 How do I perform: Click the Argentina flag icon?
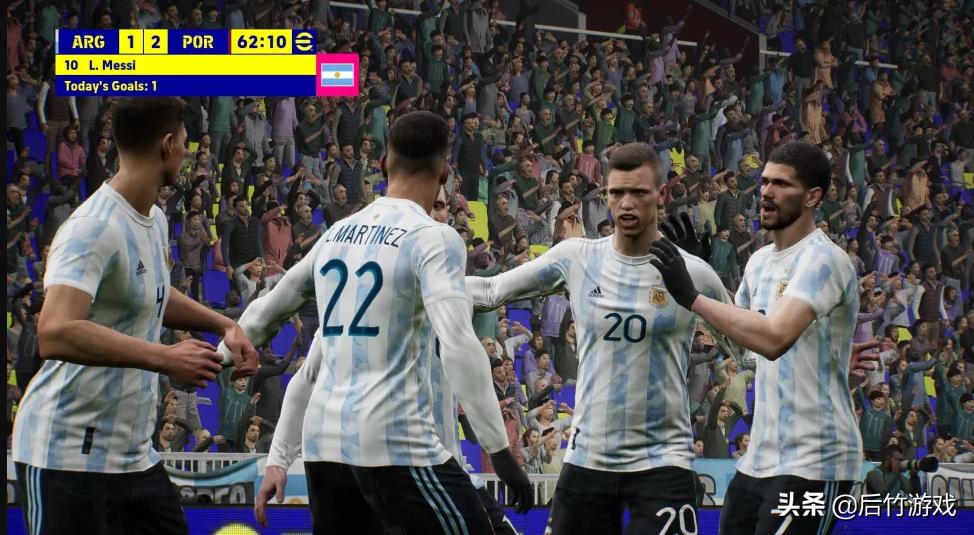pyautogui.click(x=337, y=75)
